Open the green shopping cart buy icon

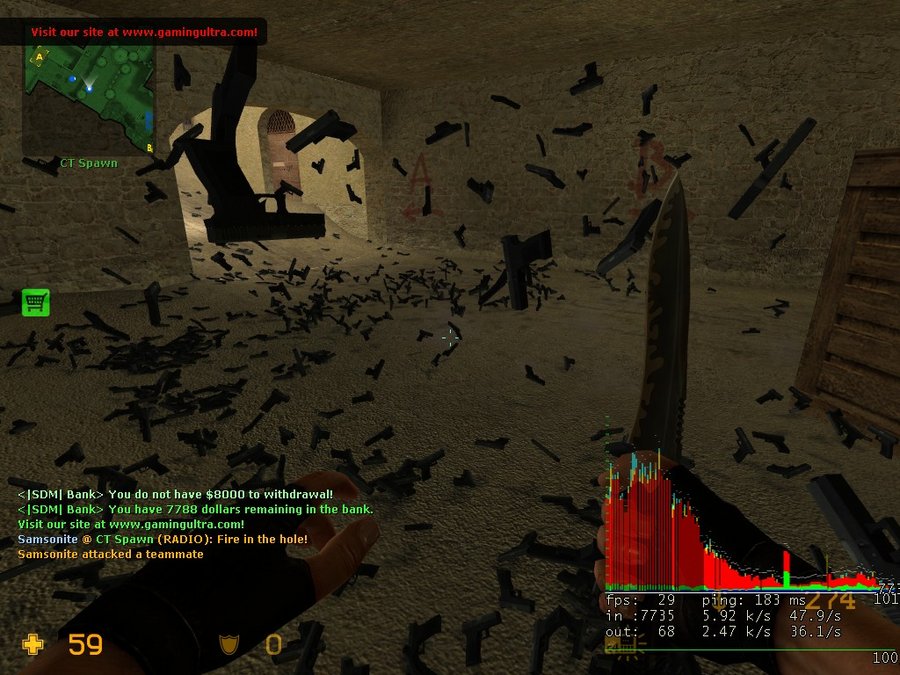[x=36, y=302]
